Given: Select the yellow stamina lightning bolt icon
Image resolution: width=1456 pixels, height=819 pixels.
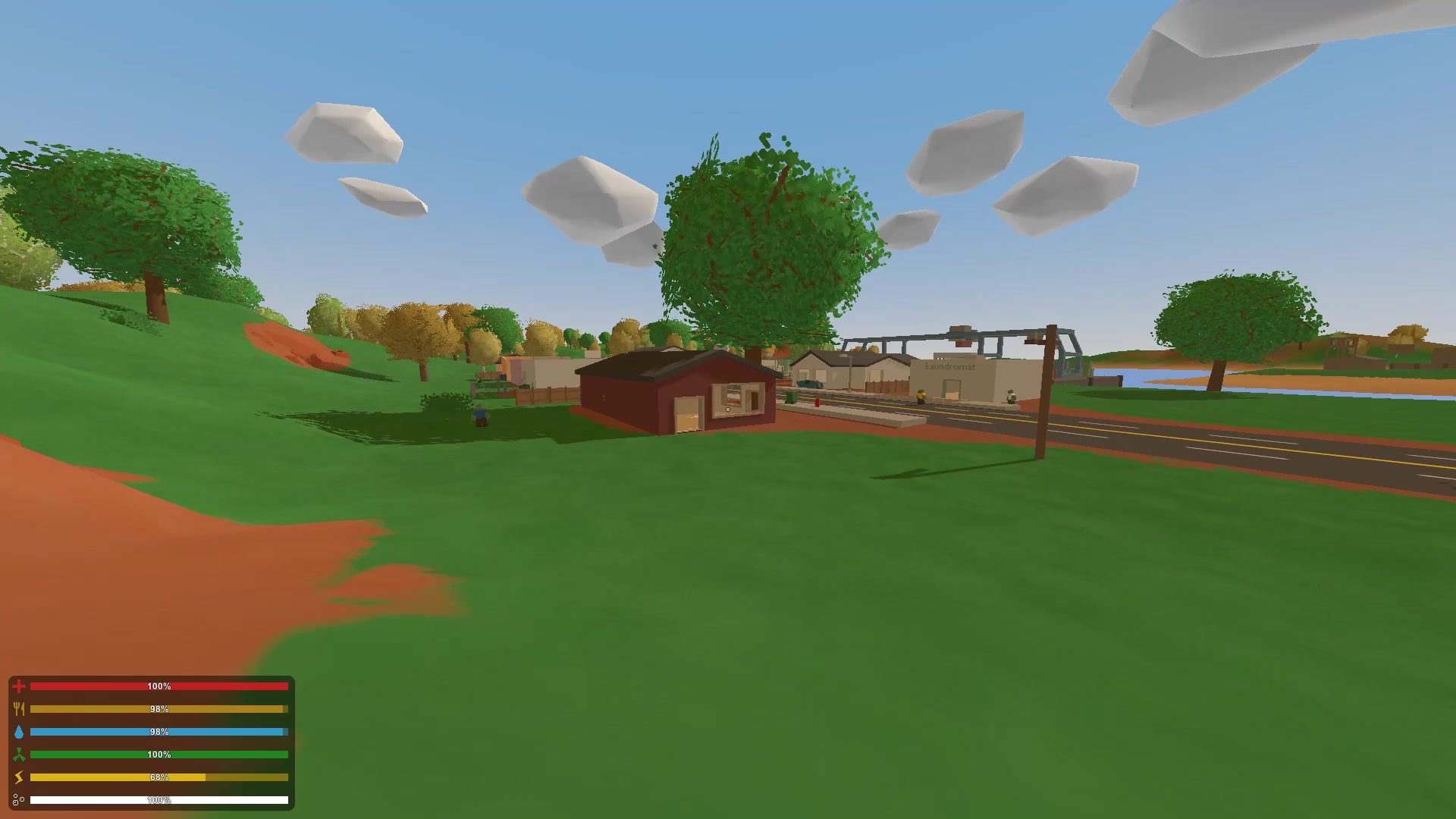Looking at the screenshot, I should tap(20, 777).
